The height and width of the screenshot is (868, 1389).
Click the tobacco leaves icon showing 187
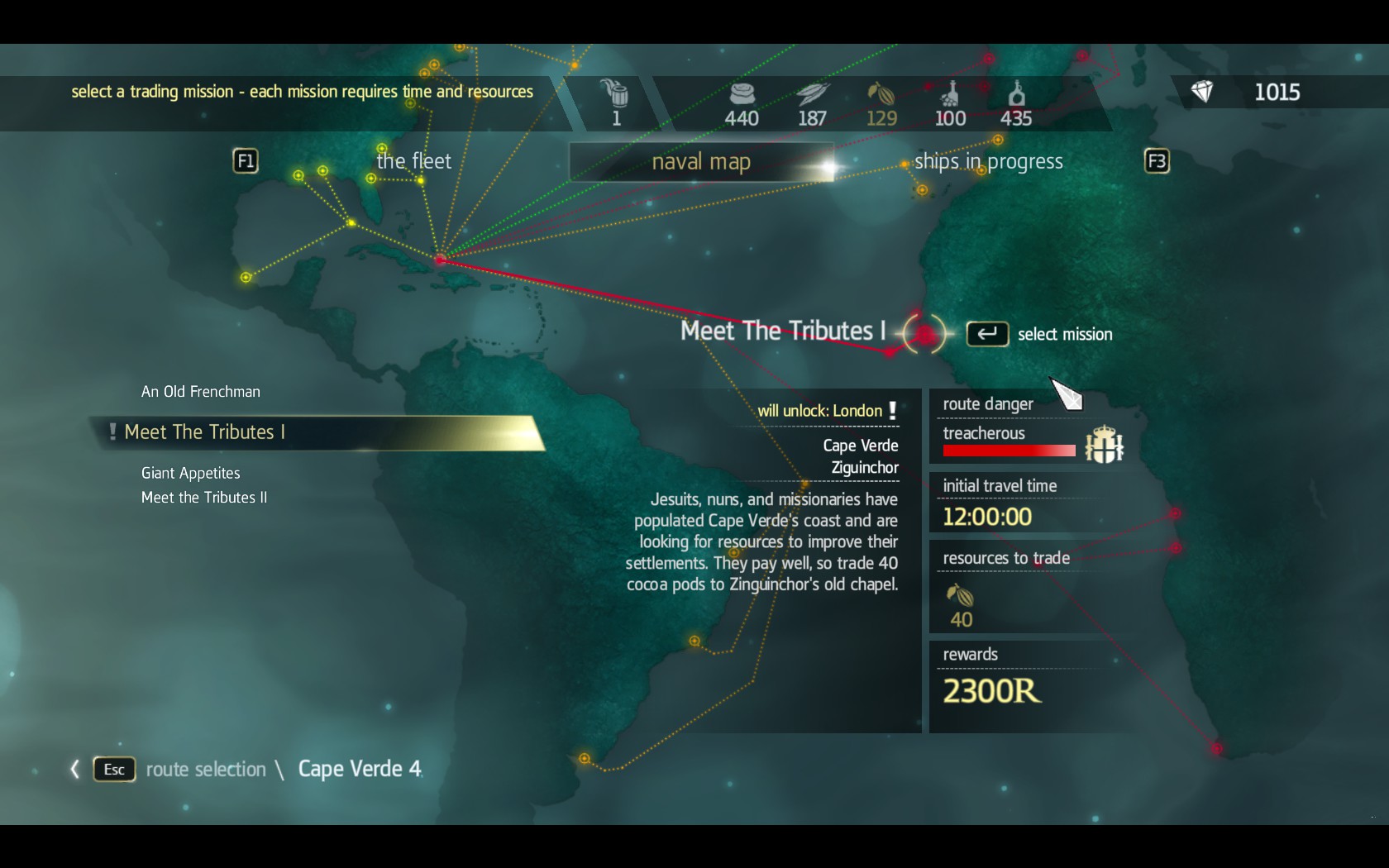click(811, 93)
